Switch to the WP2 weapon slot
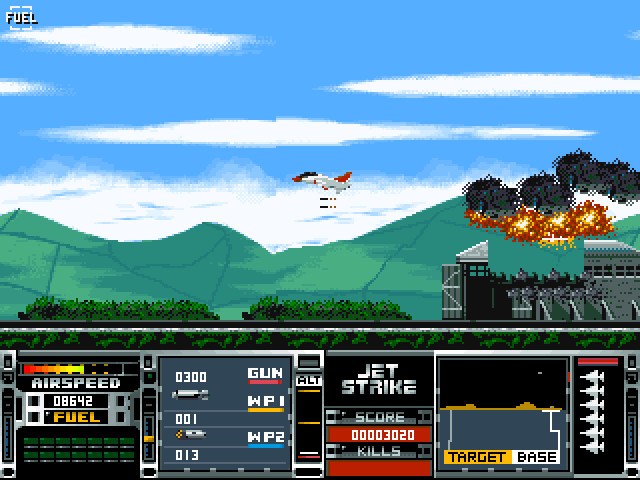 click(x=265, y=438)
